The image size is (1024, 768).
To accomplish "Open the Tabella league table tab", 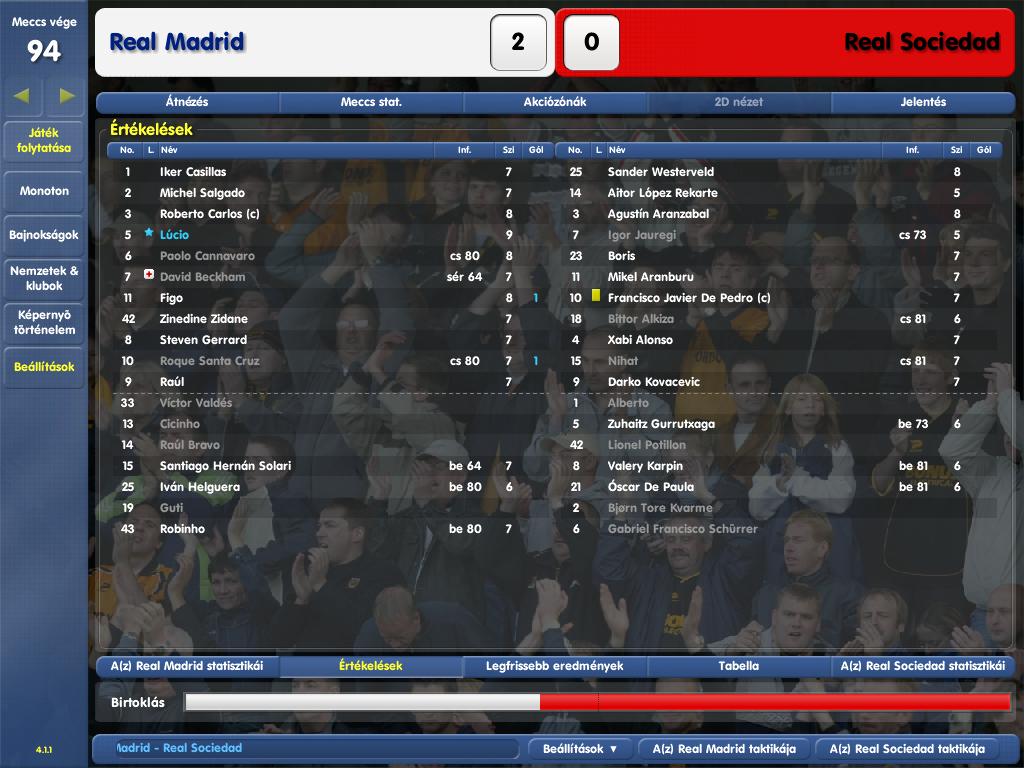I will pyautogui.click(x=739, y=666).
